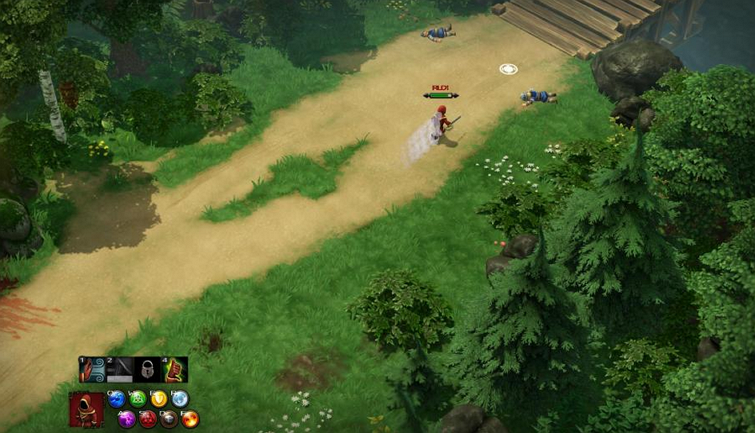Choose the brown earth rock element orb
Viewport: 755px width, 433px height.
(x=169, y=418)
